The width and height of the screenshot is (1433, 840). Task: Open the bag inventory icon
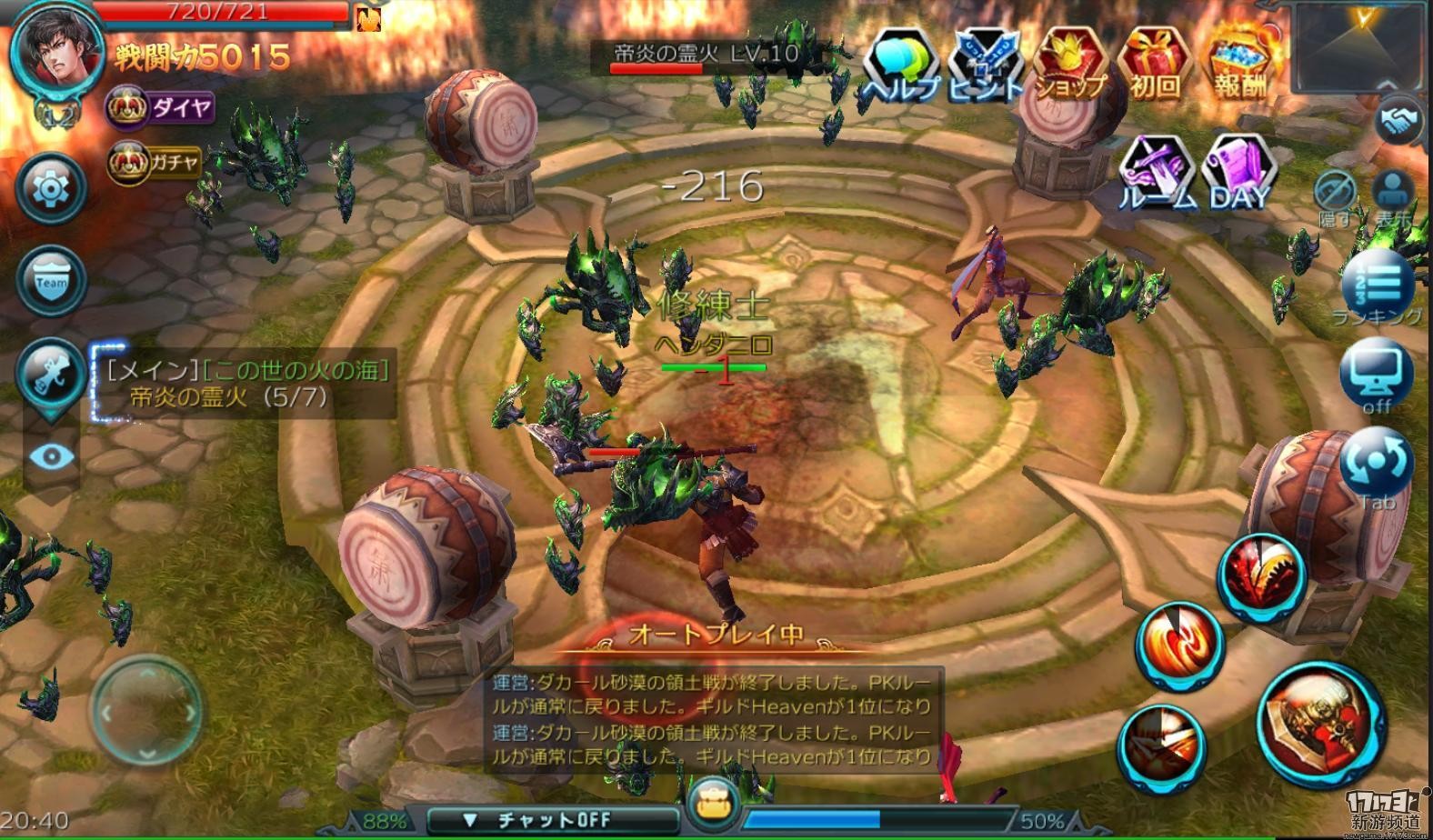point(713,802)
